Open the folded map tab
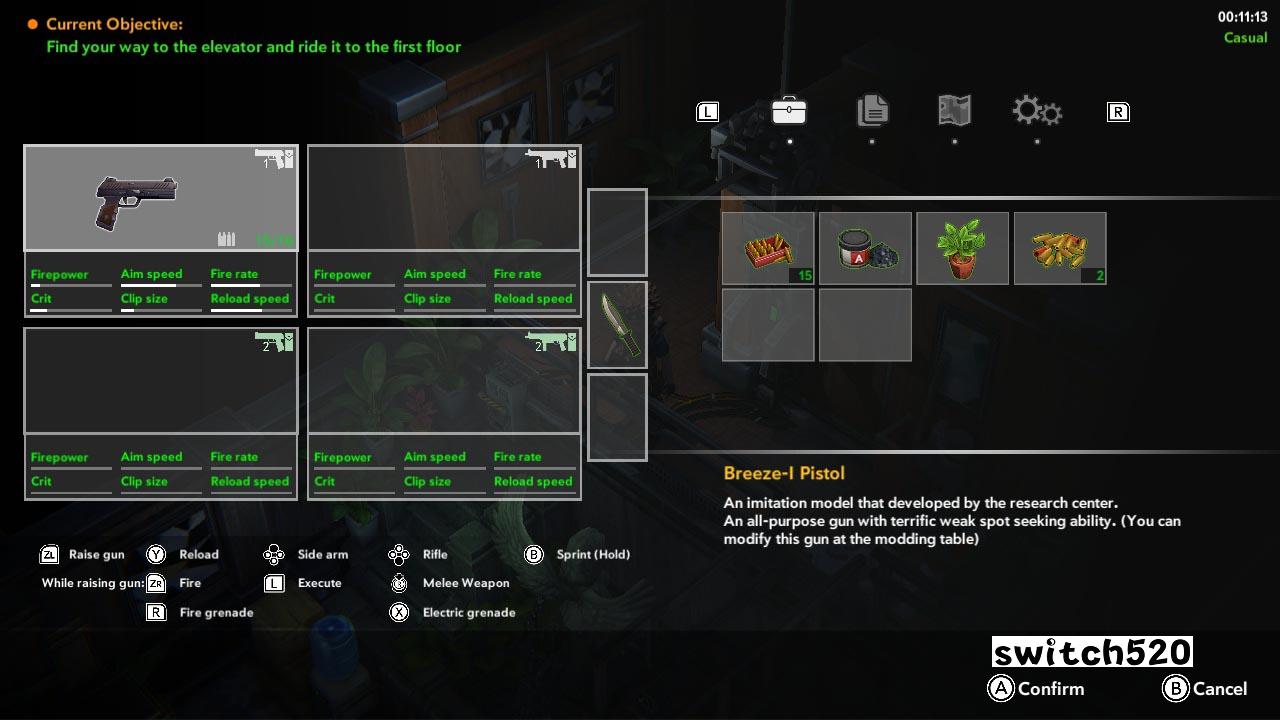1280x720 pixels. (954, 111)
